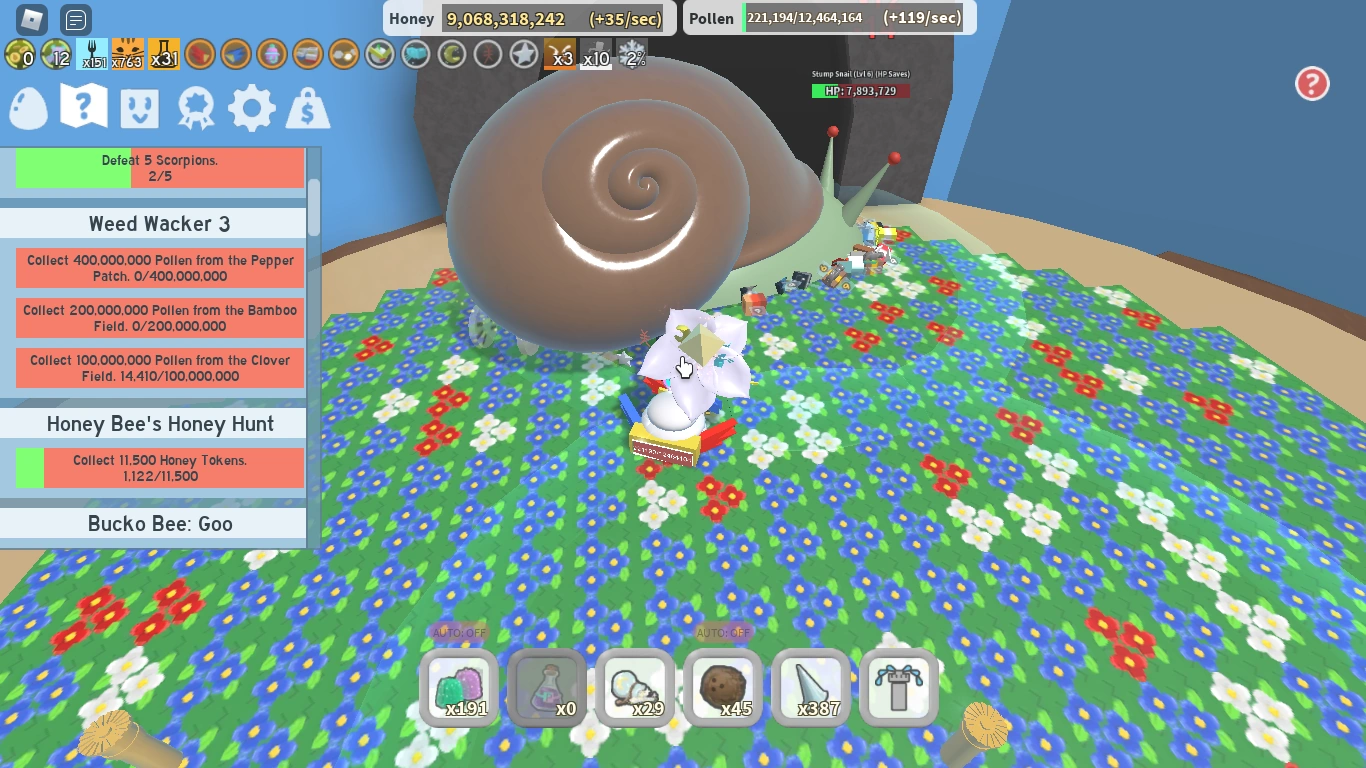Select the gumdrops item x191
Viewport: 1366px width, 768px height.
[459, 688]
